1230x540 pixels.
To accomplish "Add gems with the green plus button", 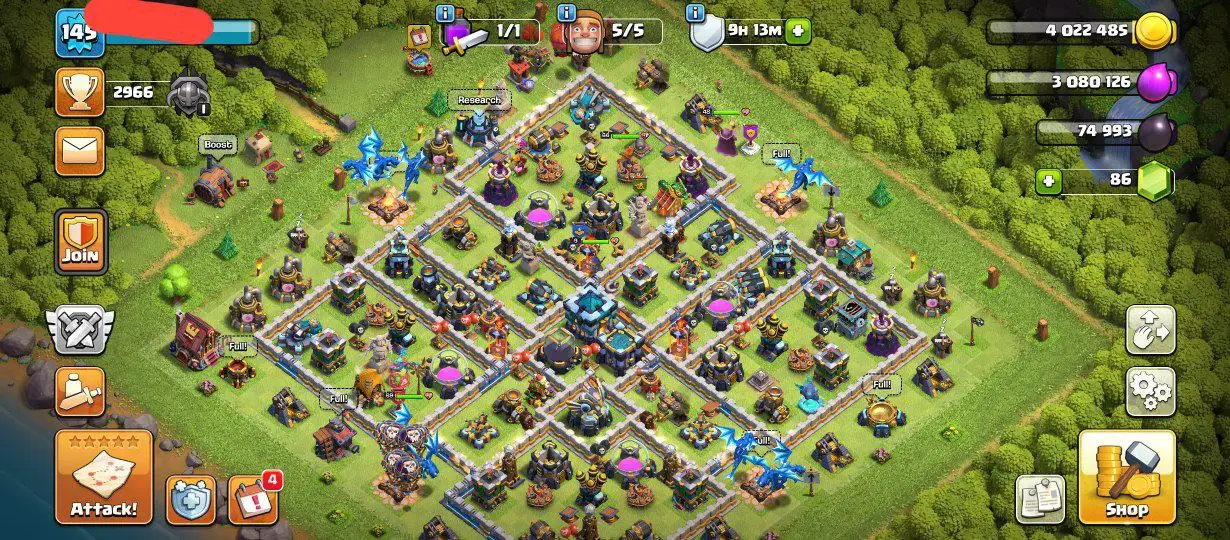I will coord(1048,182).
